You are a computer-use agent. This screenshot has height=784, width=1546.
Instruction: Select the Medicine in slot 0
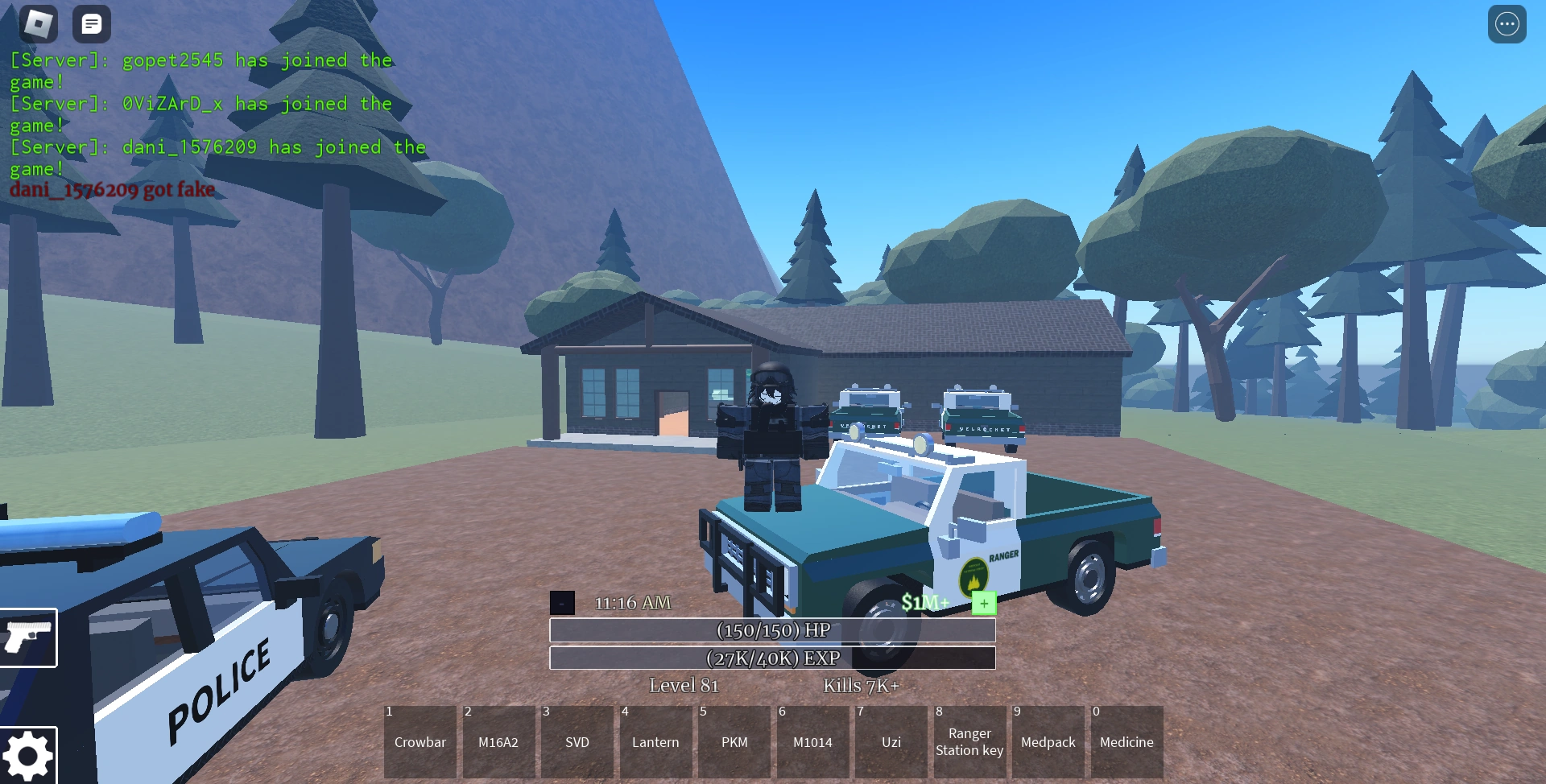1126,741
